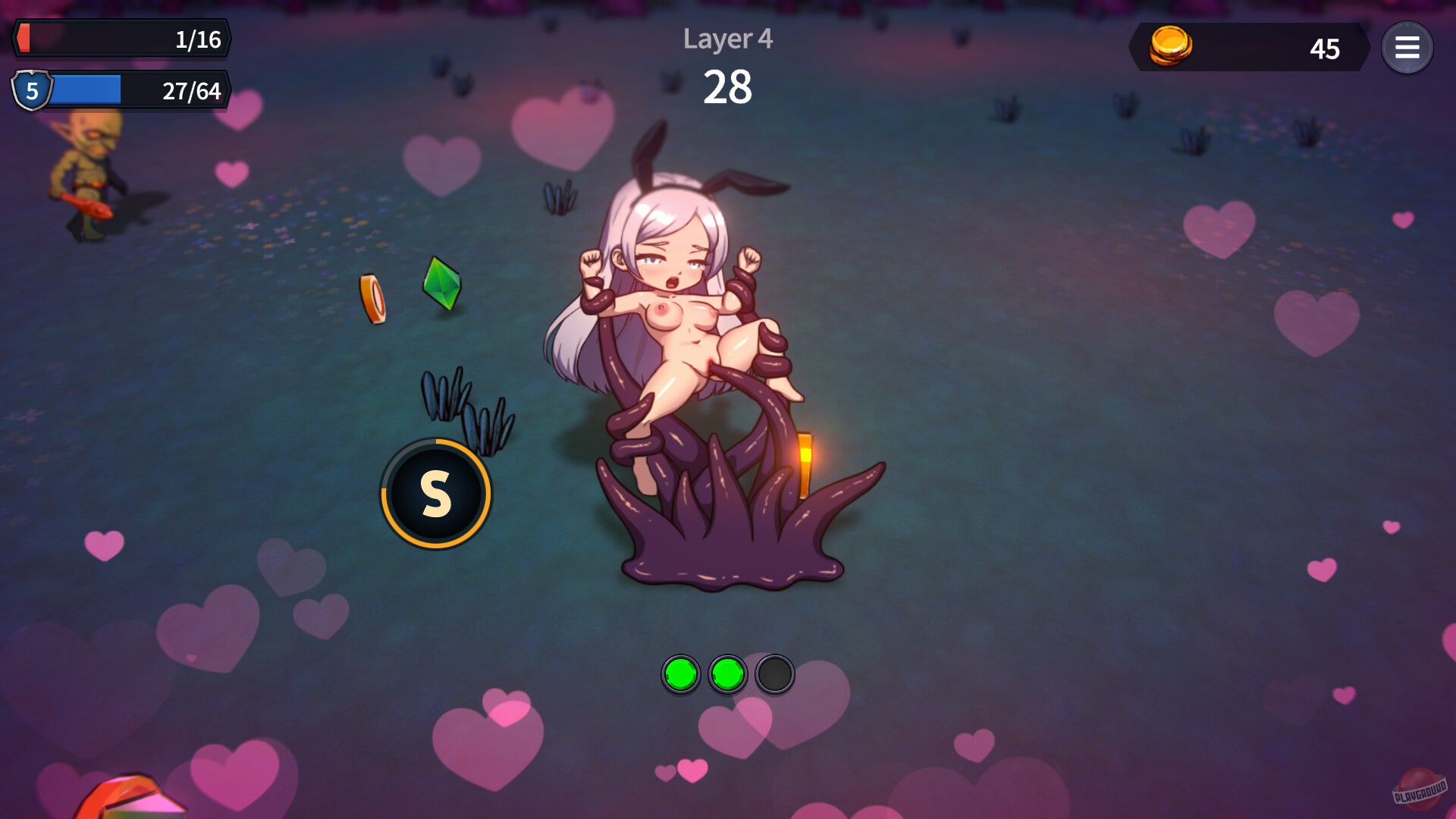Viewport: 1456px width, 819px height.
Task: Toggle the first green indicator light
Action: (x=680, y=673)
